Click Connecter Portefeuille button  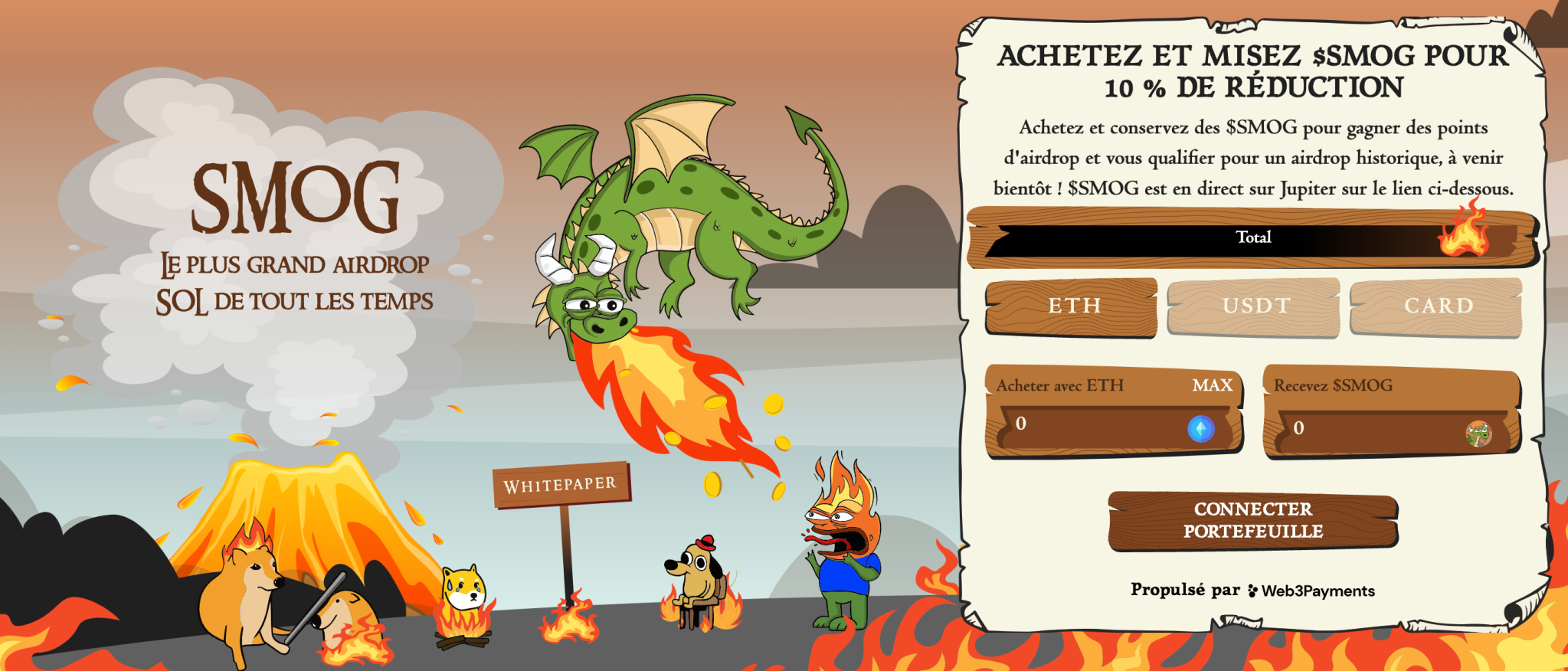pos(1252,520)
